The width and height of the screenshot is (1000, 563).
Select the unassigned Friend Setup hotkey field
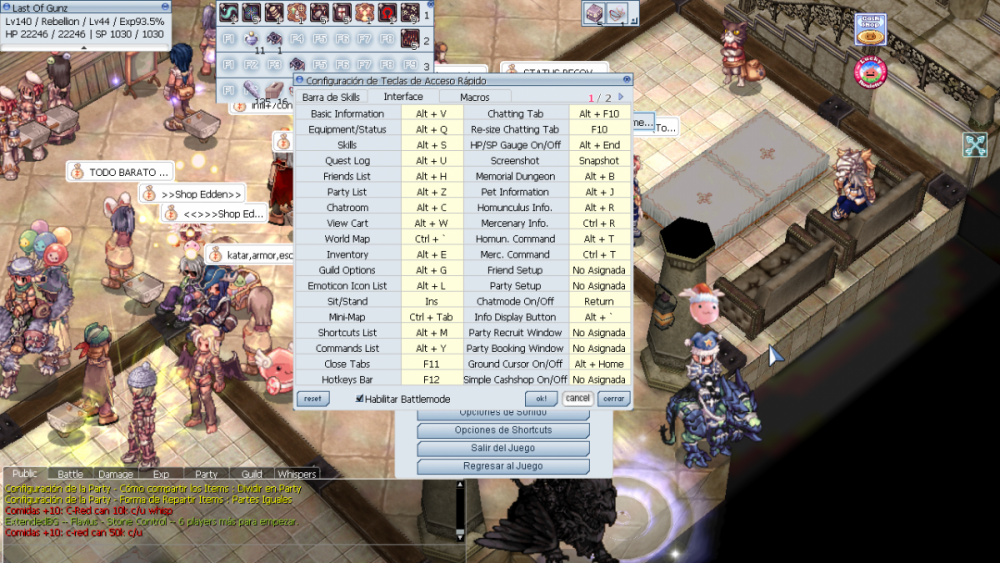(598, 270)
